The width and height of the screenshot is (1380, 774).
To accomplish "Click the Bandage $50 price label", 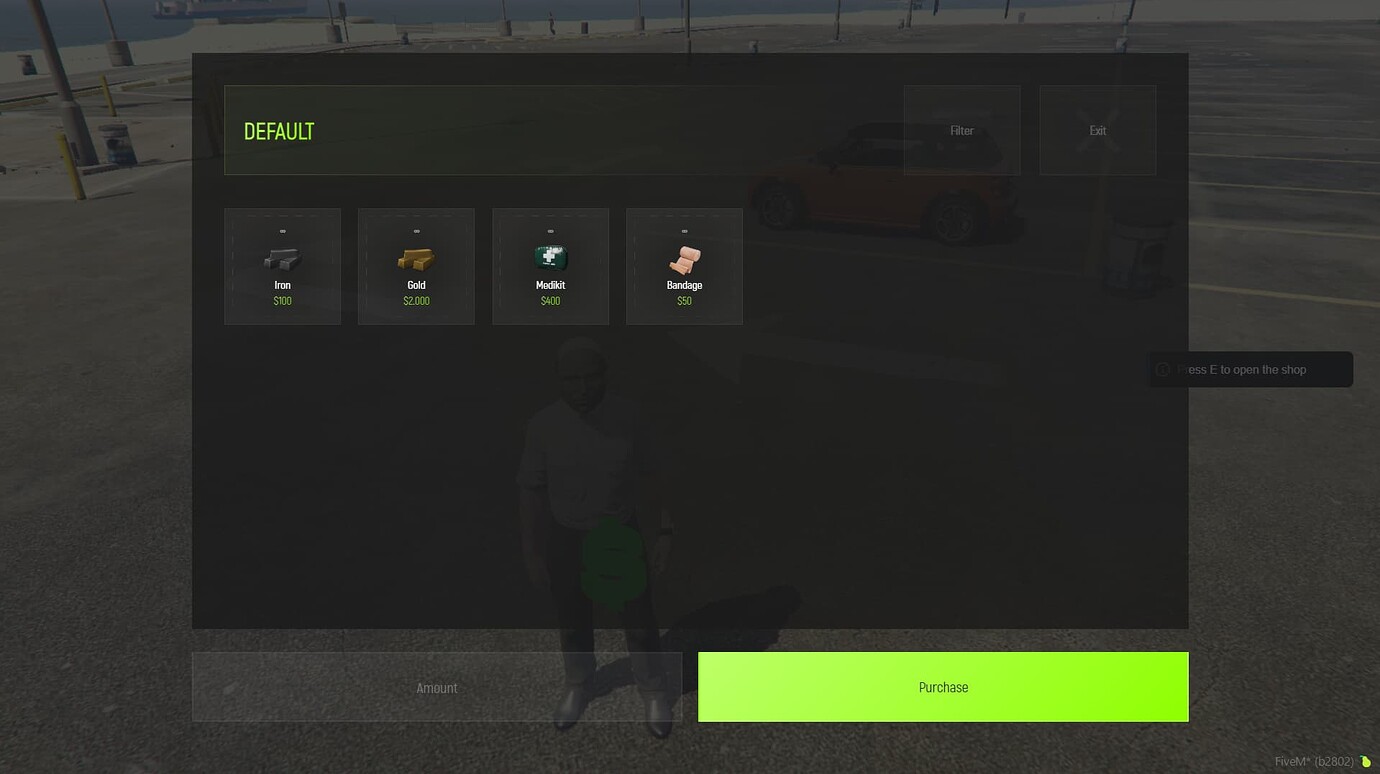I will [684, 300].
